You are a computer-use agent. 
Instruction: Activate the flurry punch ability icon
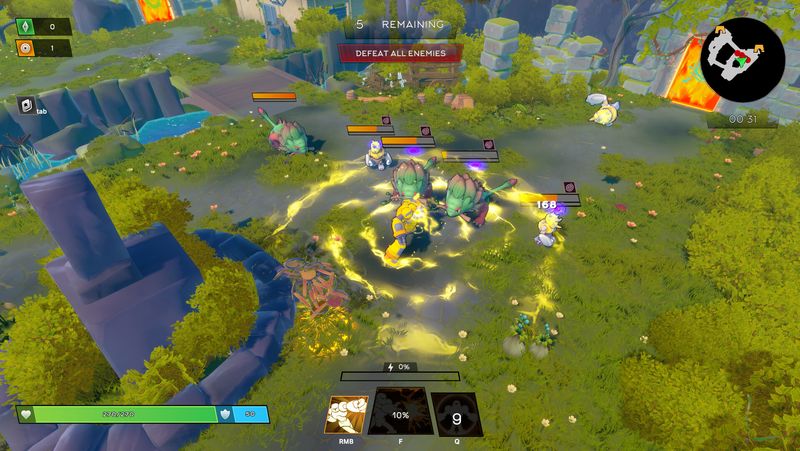(346, 414)
